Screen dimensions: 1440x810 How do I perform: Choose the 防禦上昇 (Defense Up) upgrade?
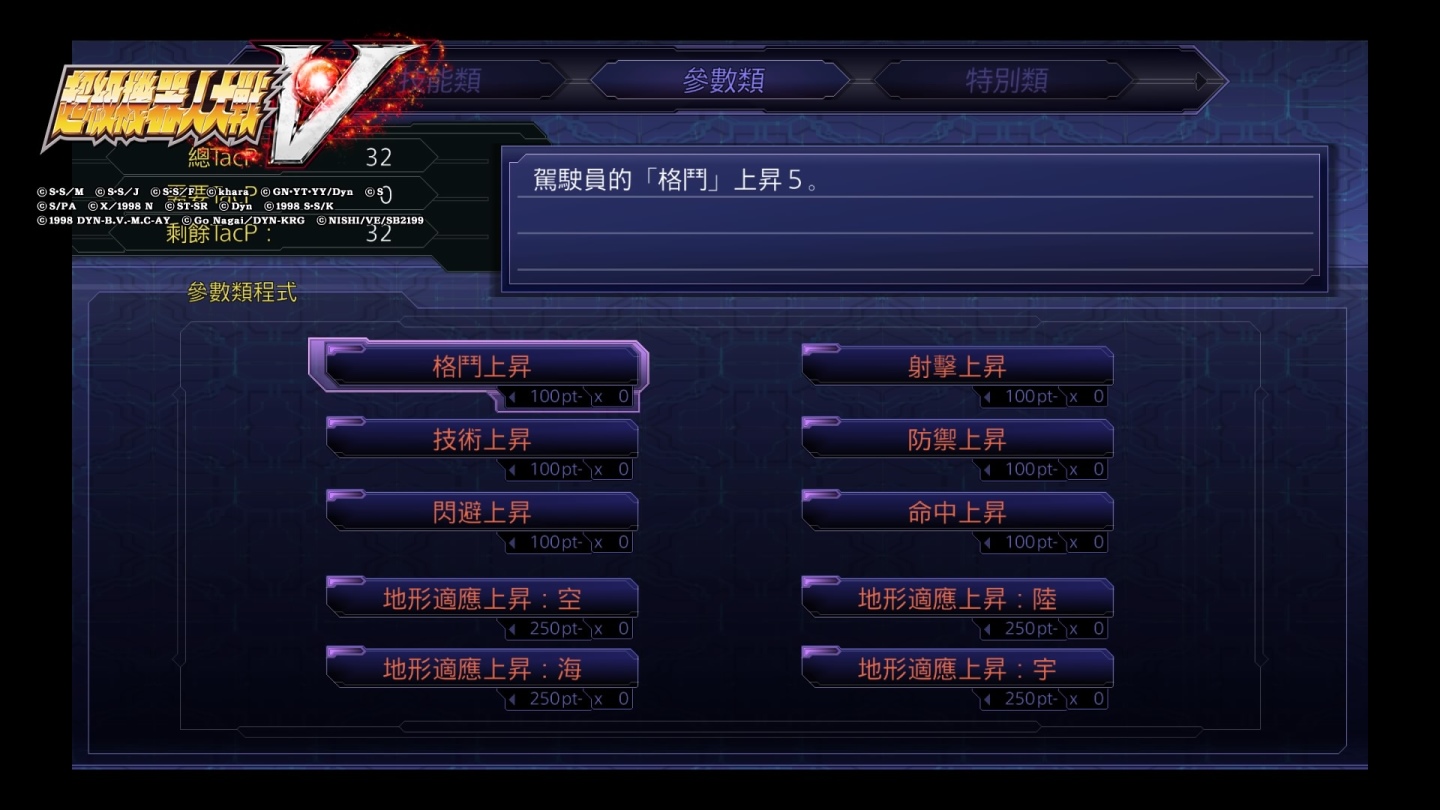point(957,437)
